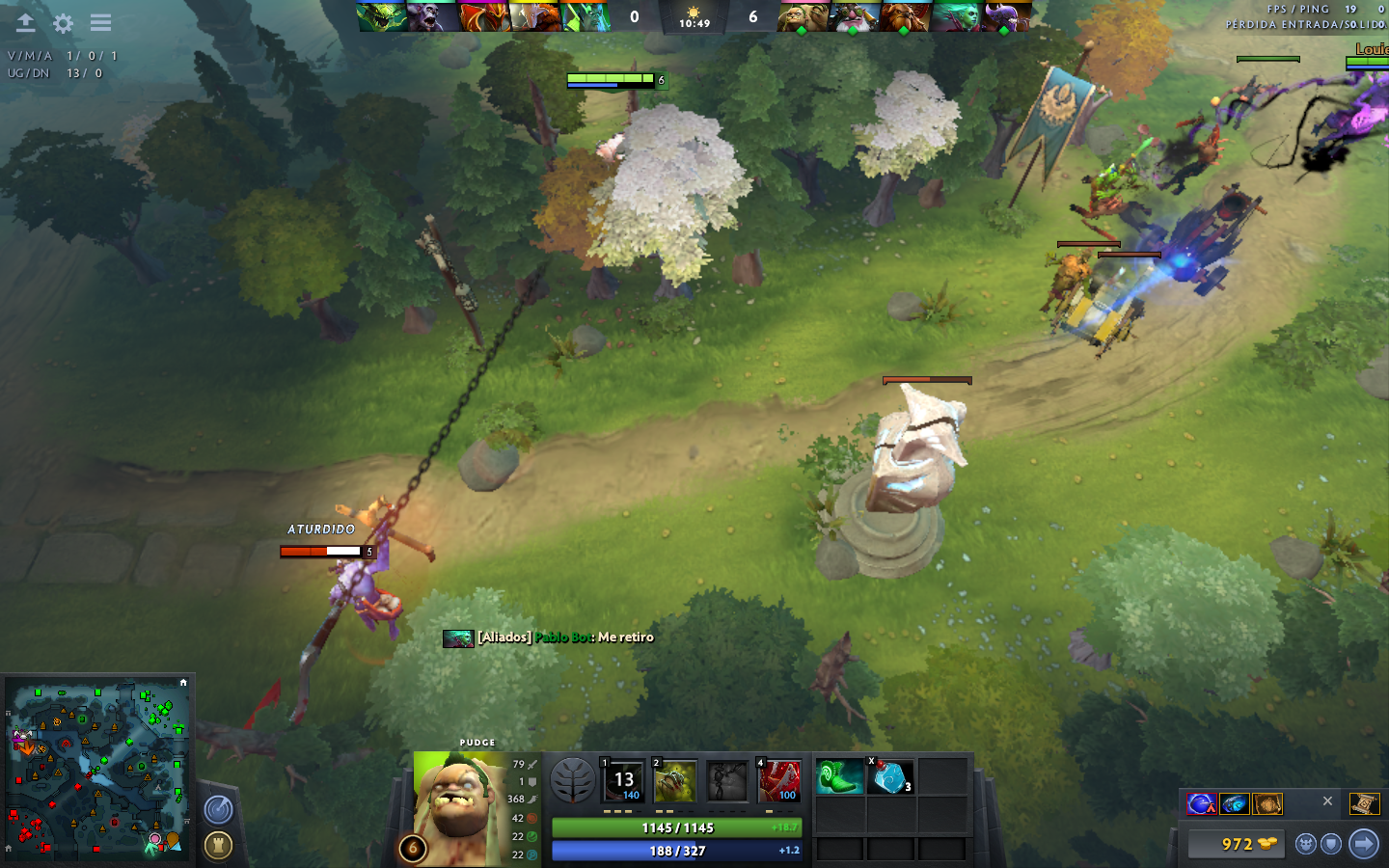Click the dashboard upload arrow icon
Image resolution: width=1389 pixels, height=868 pixels.
pos(26,23)
